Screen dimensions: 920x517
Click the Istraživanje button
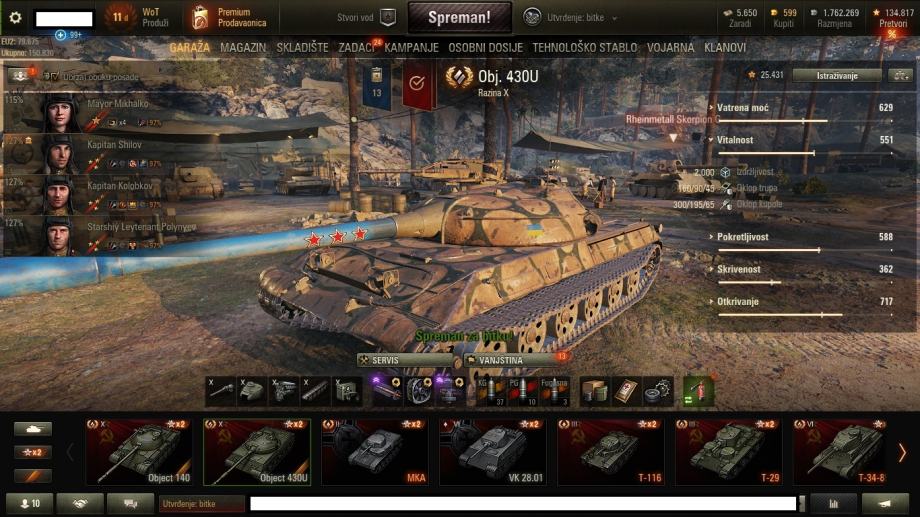click(x=837, y=75)
